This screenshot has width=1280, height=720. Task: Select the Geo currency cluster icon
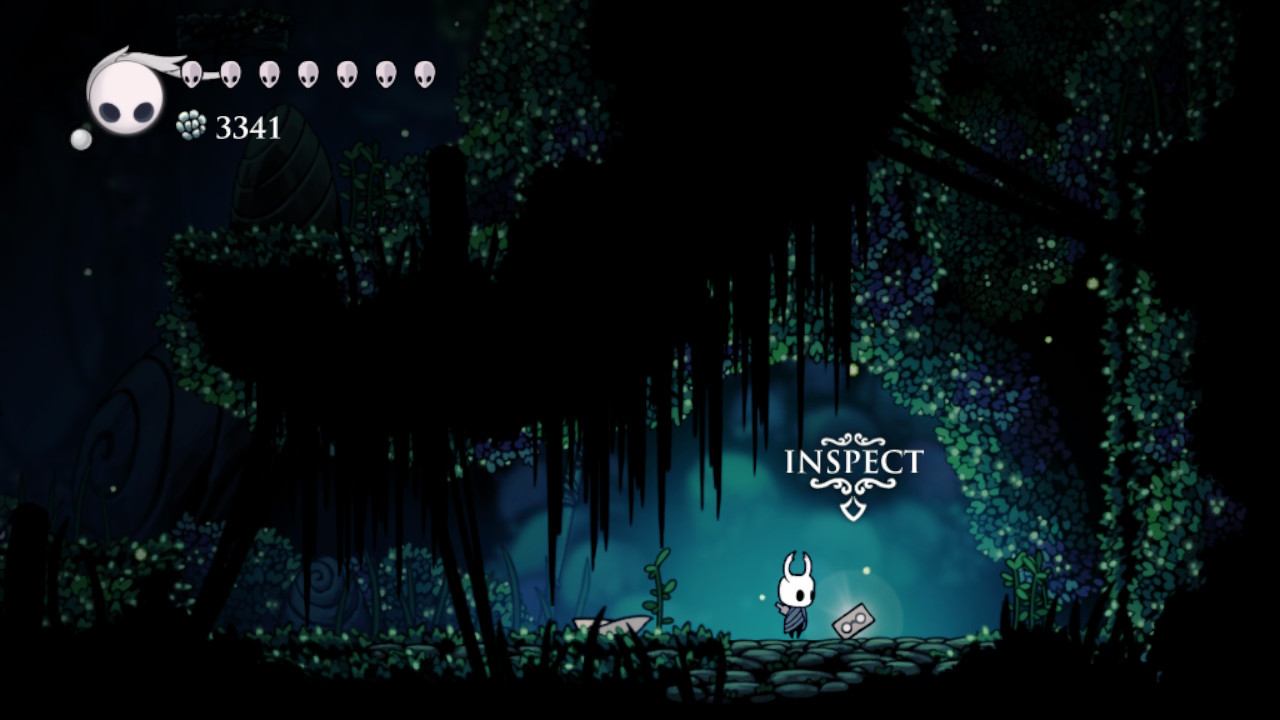pyautogui.click(x=190, y=125)
